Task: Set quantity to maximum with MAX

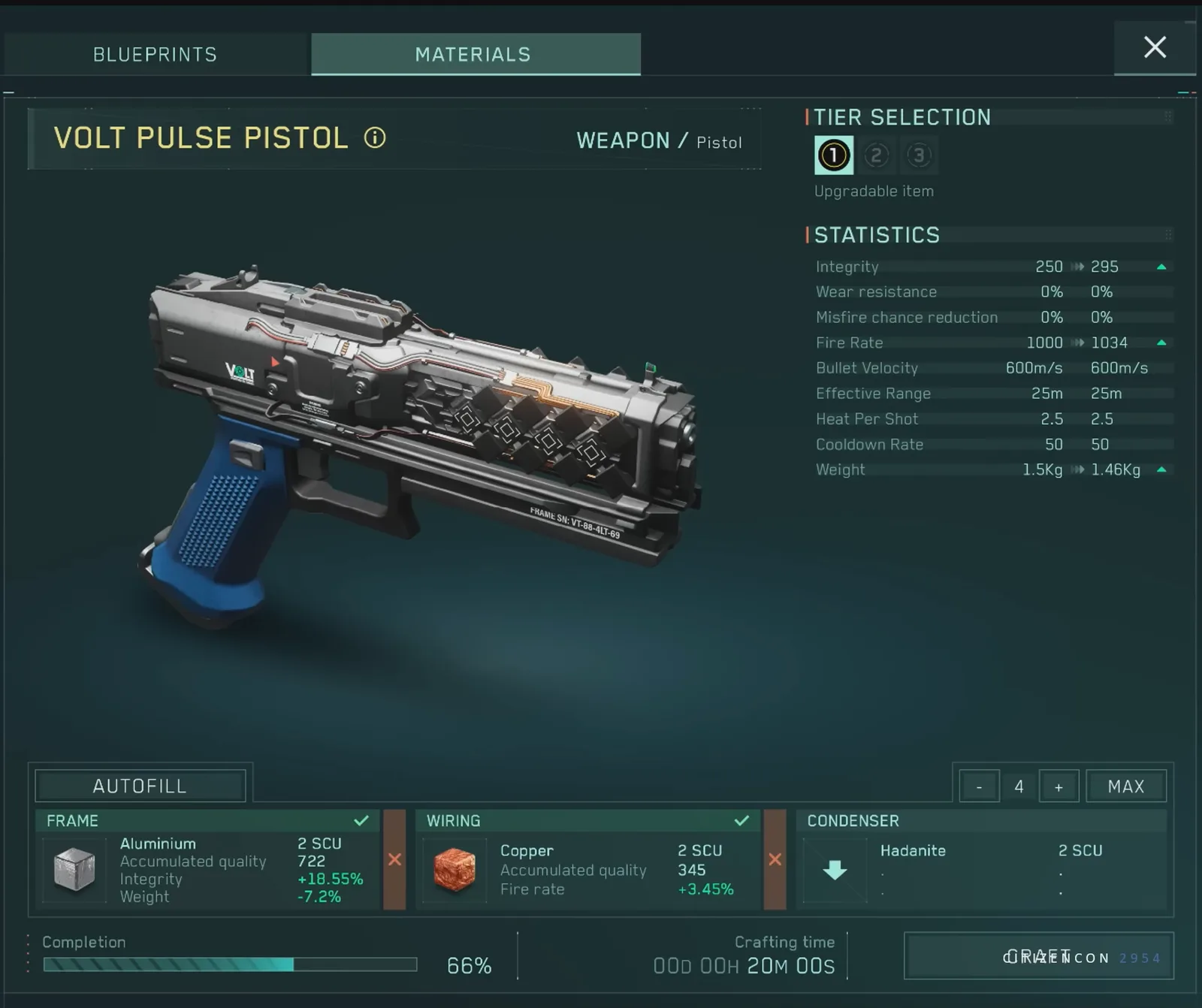Action: click(x=1125, y=786)
